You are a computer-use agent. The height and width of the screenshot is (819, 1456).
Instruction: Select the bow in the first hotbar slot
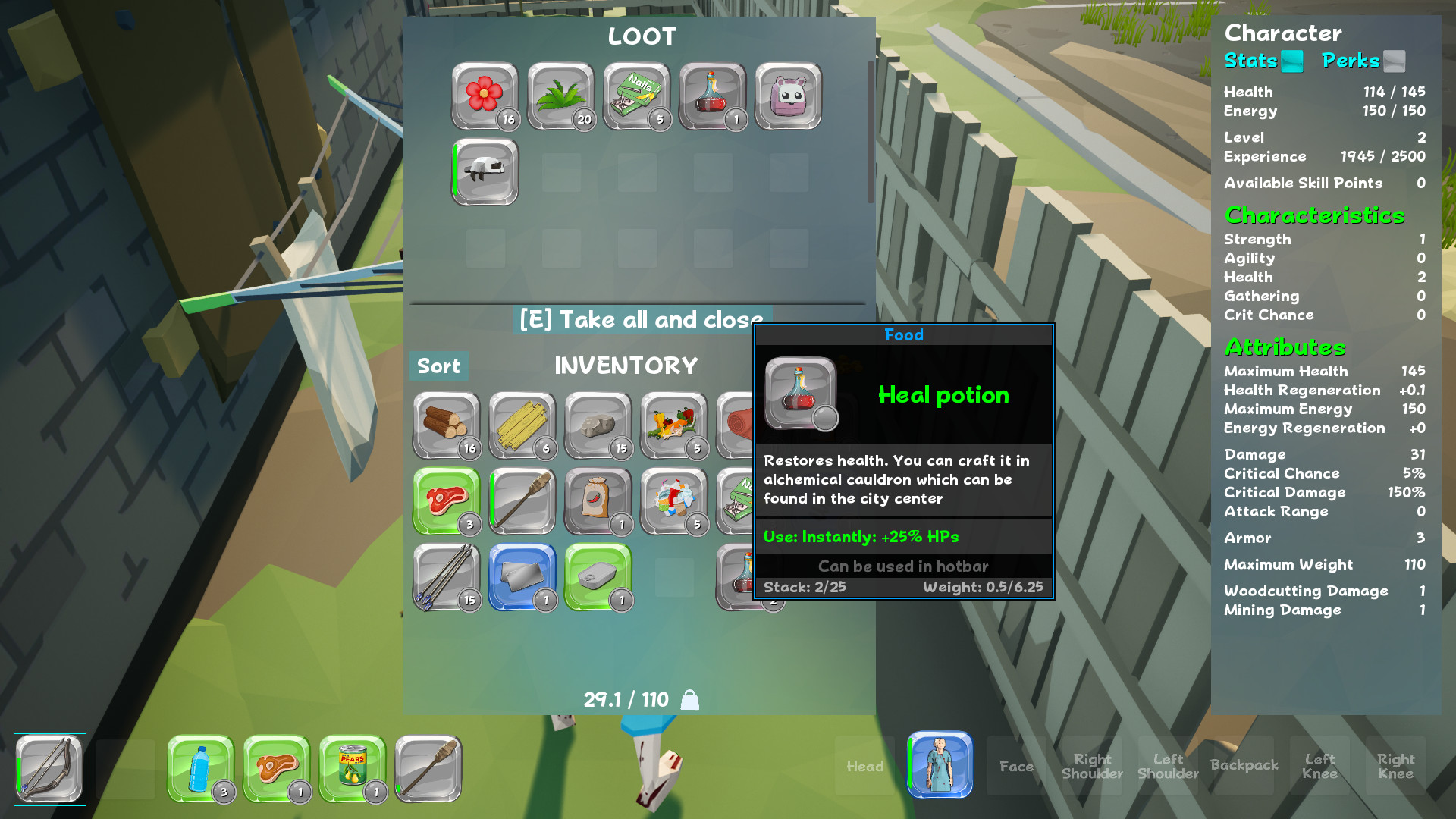pos(49,768)
